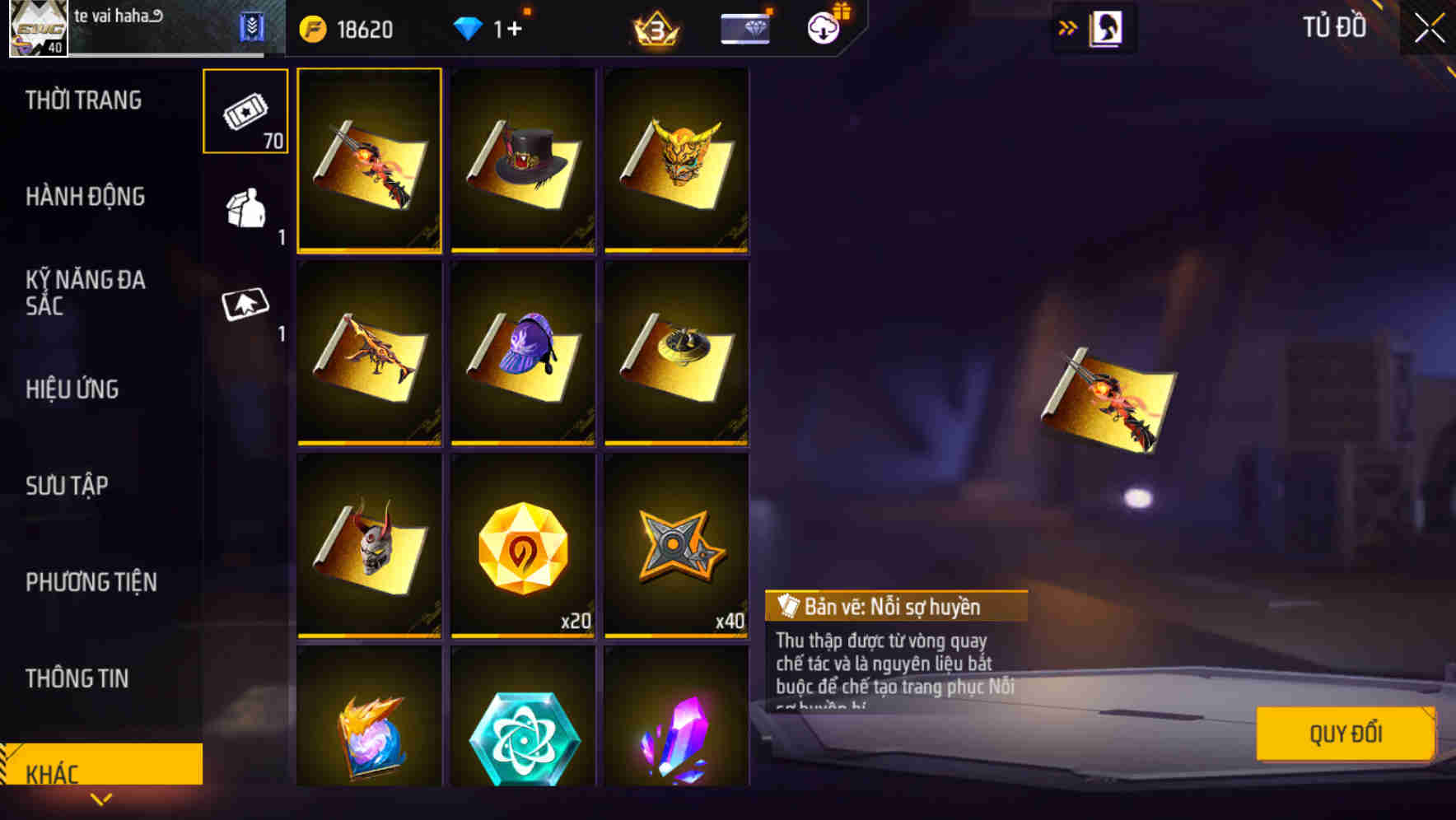Select the box category icon in filter column
1456x820 pixels.
click(245, 208)
